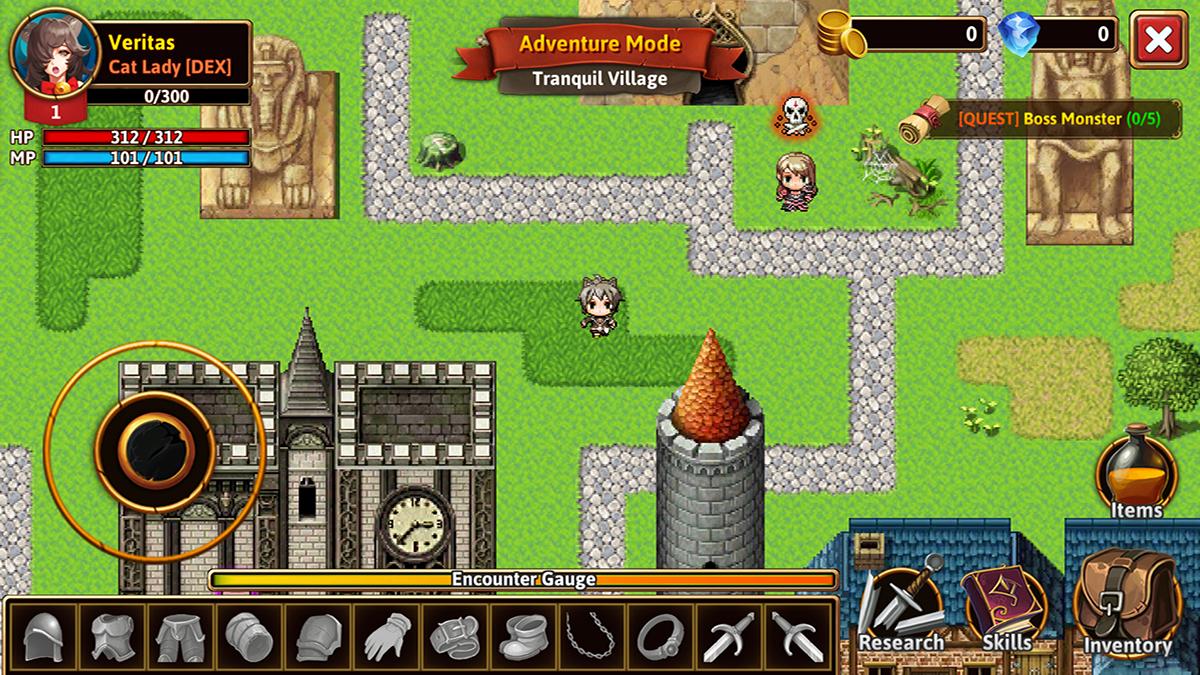Select the chest armor equipment slot
This screenshot has width=1200, height=675.
[x=112, y=635]
